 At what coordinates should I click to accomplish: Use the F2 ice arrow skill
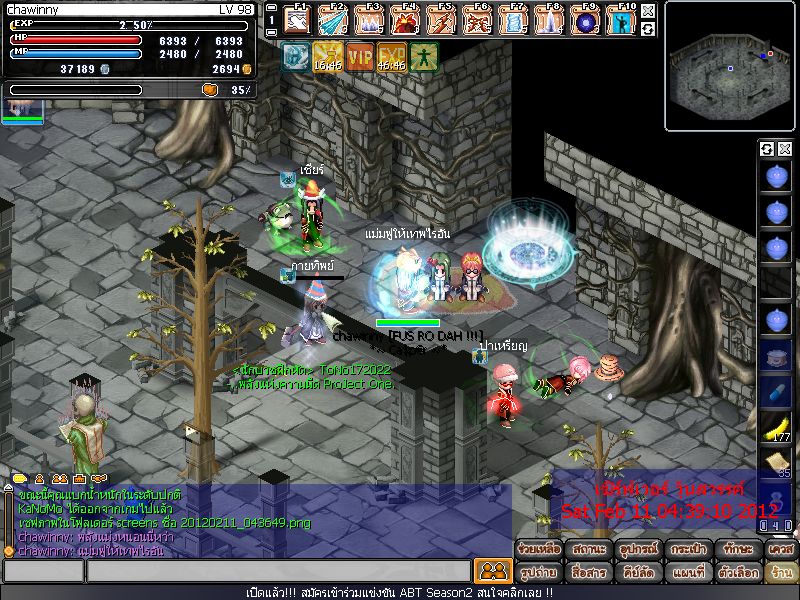point(333,19)
